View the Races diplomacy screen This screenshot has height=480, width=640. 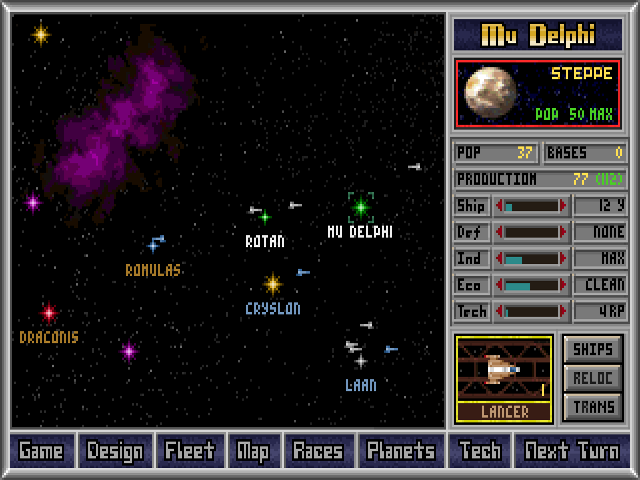[x=318, y=451]
